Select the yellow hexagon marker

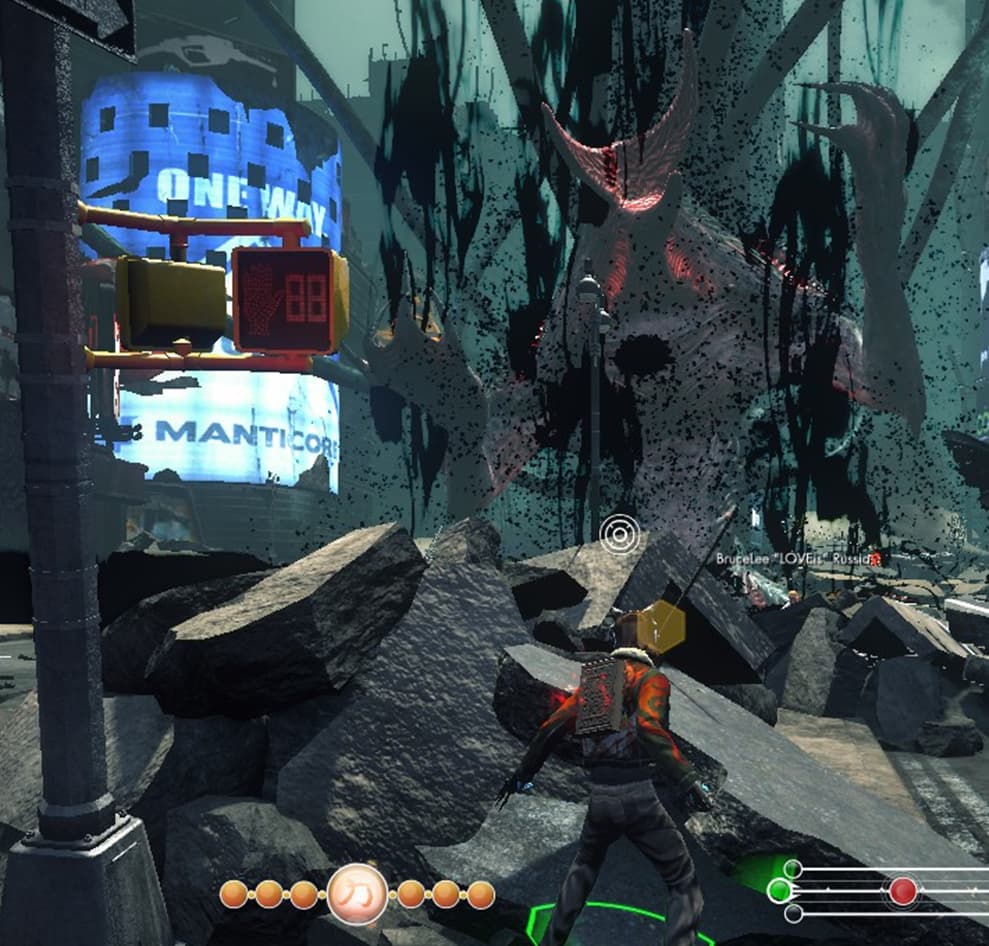tap(662, 627)
